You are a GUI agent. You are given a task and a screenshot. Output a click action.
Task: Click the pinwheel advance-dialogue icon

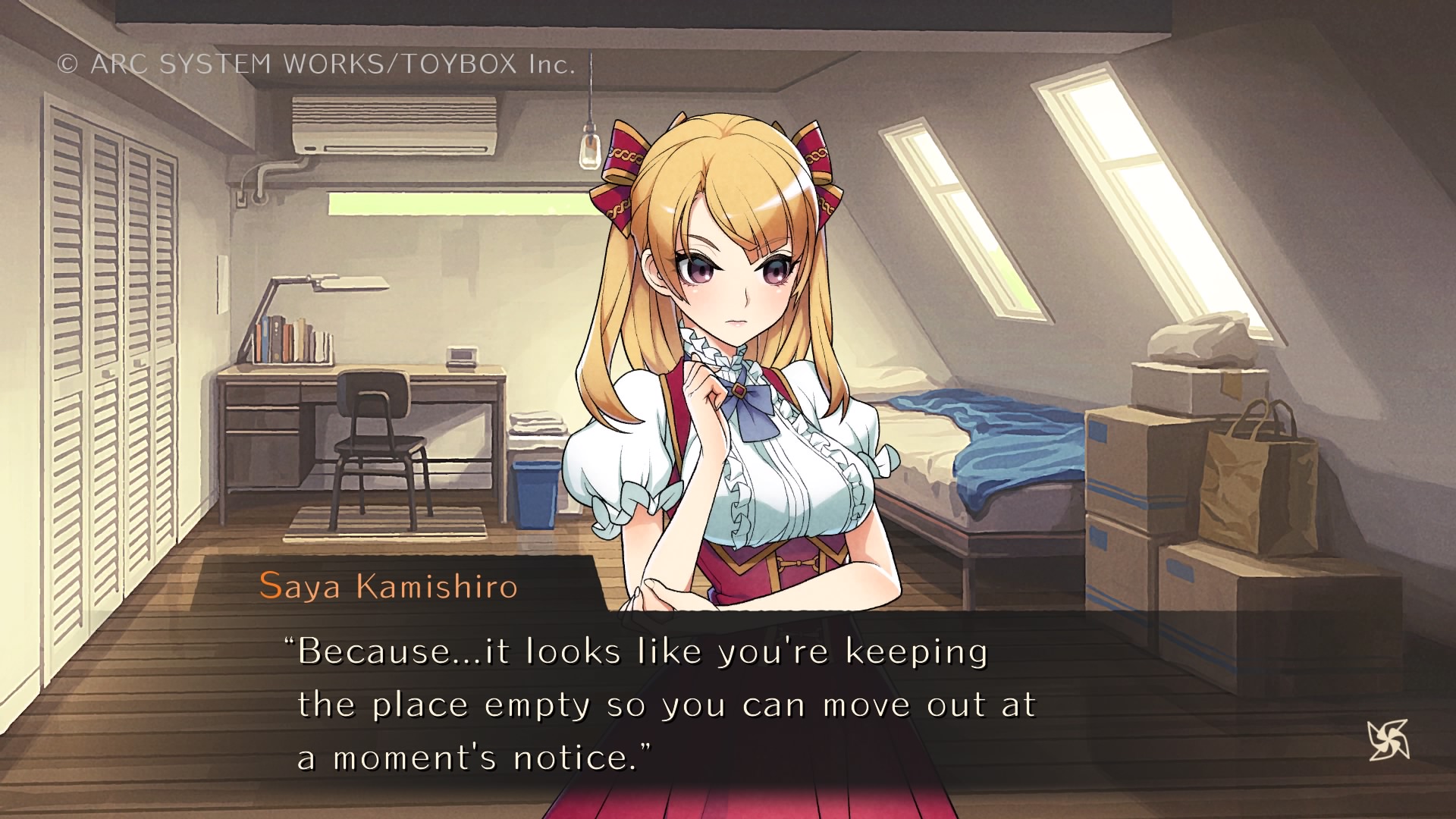click(x=1388, y=739)
